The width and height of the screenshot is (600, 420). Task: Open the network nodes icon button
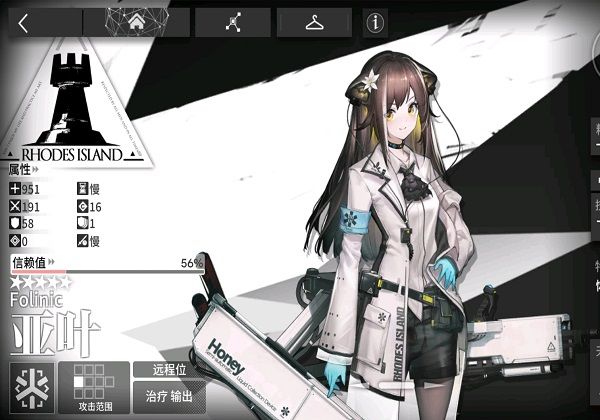click(x=233, y=23)
